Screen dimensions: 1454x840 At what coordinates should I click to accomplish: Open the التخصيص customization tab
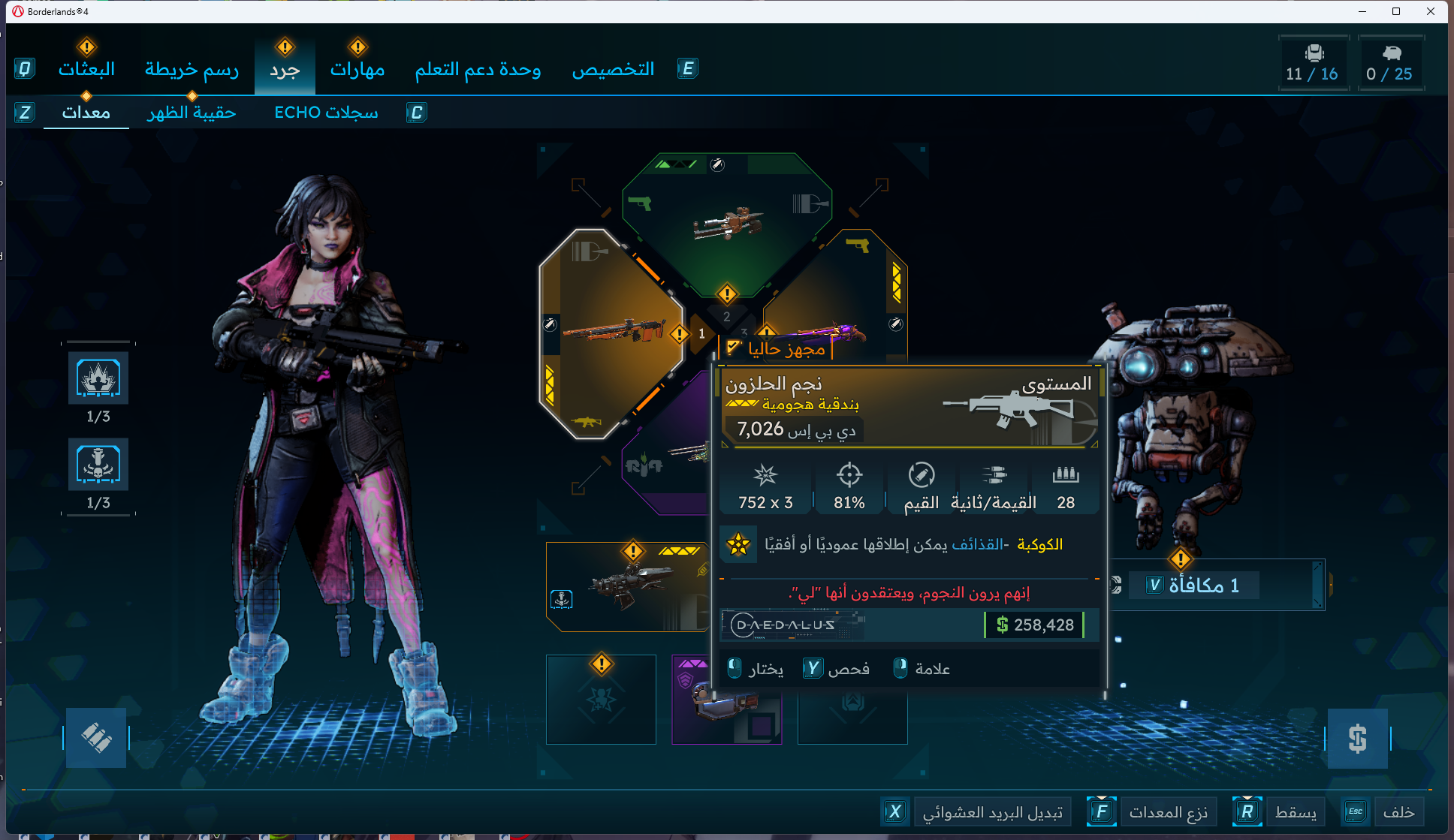pos(613,70)
